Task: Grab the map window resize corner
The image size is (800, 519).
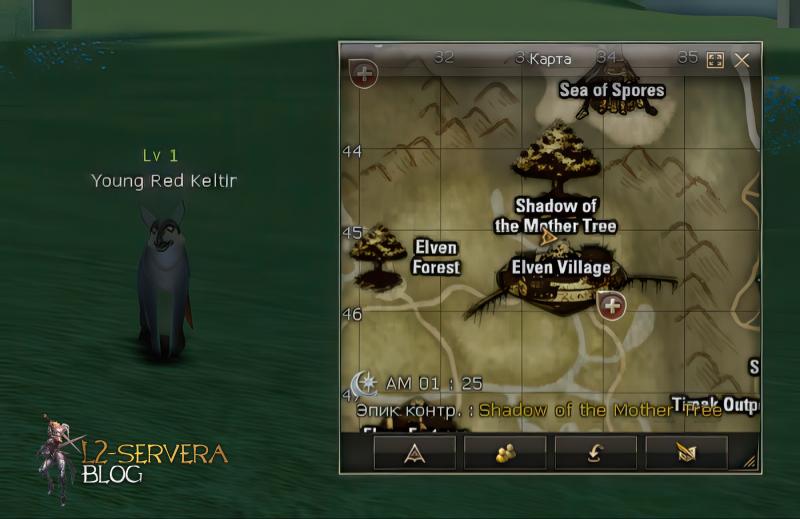Action: [x=750, y=462]
